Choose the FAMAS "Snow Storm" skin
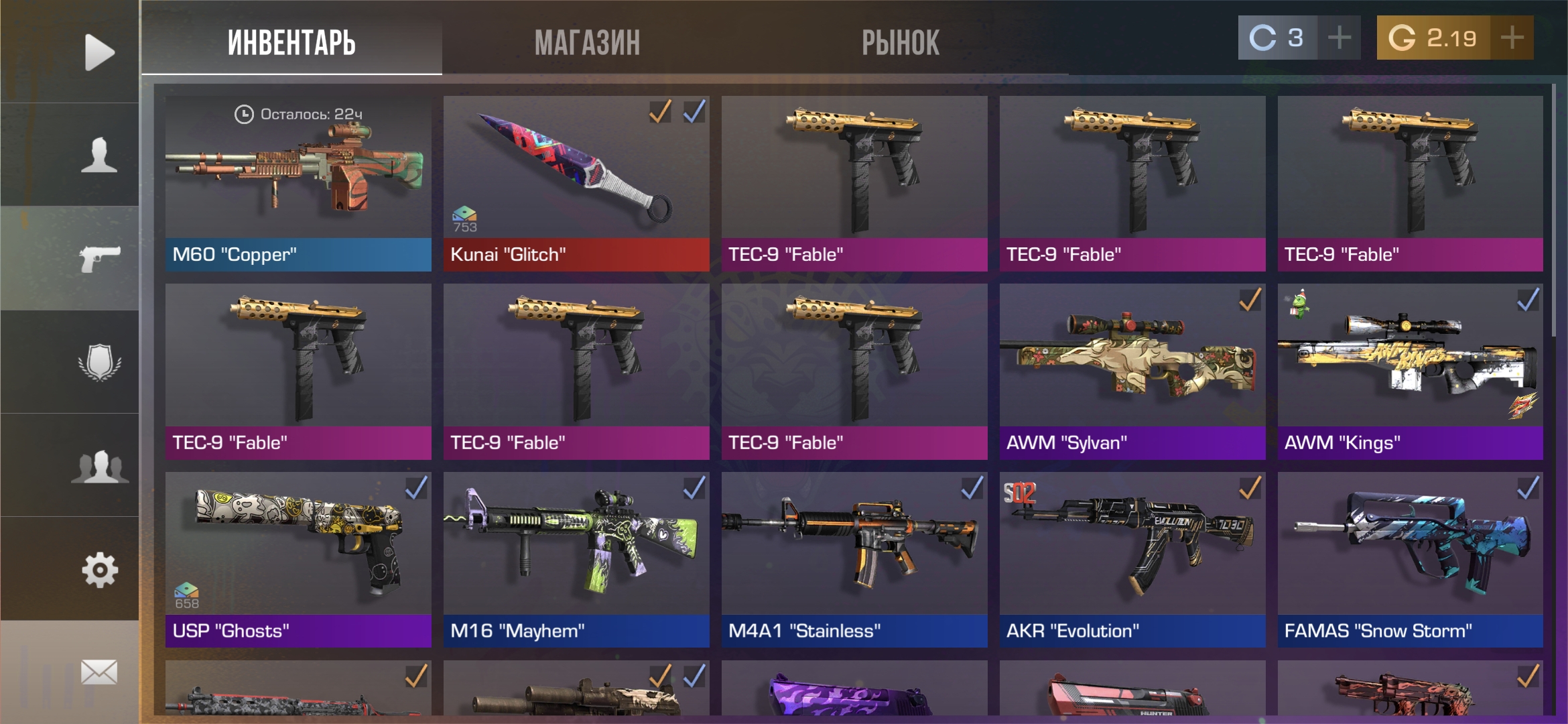1568x724 pixels. click(x=1410, y=560)
